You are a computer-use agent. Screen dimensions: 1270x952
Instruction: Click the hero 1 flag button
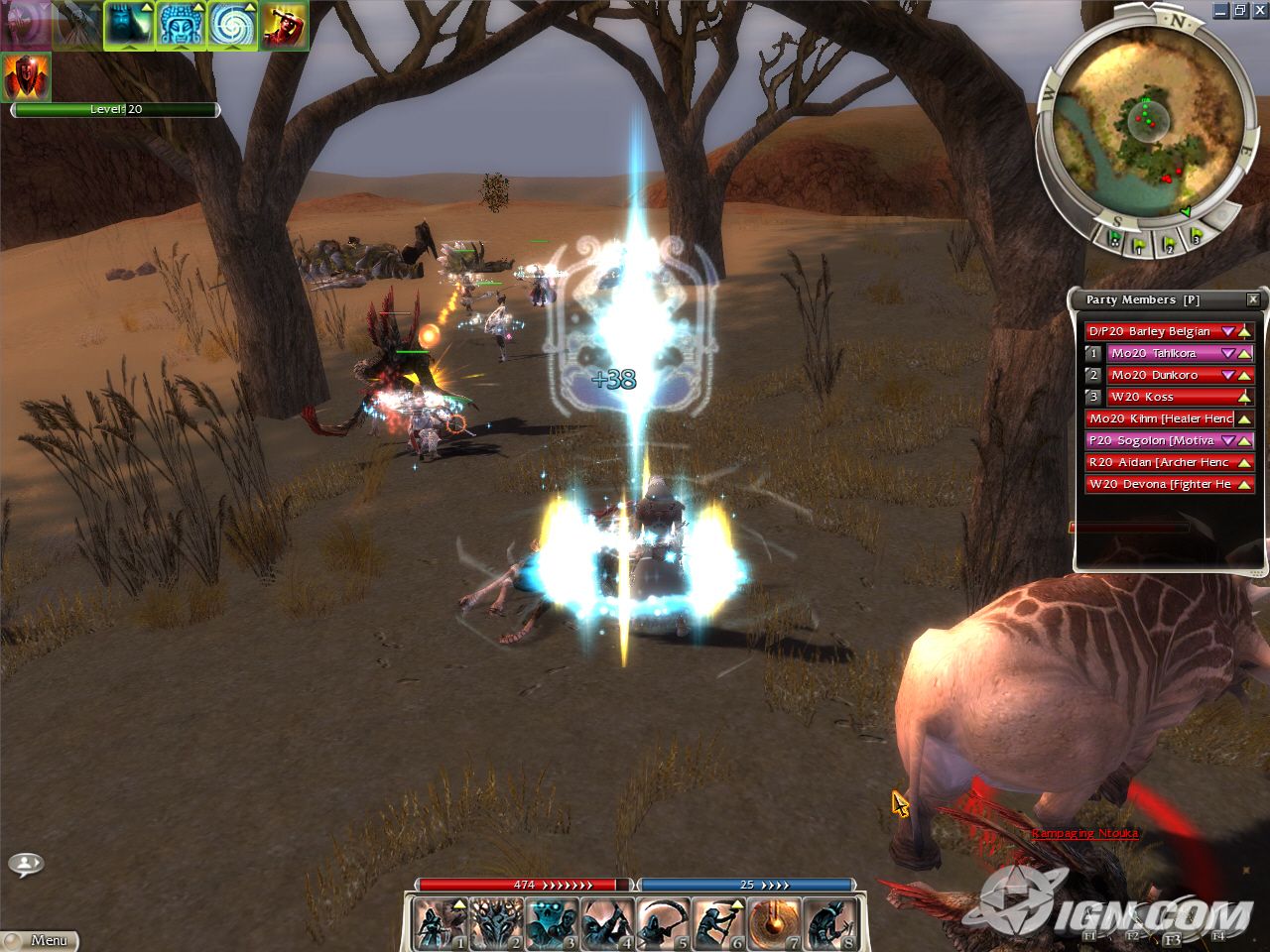(1140, 241)
